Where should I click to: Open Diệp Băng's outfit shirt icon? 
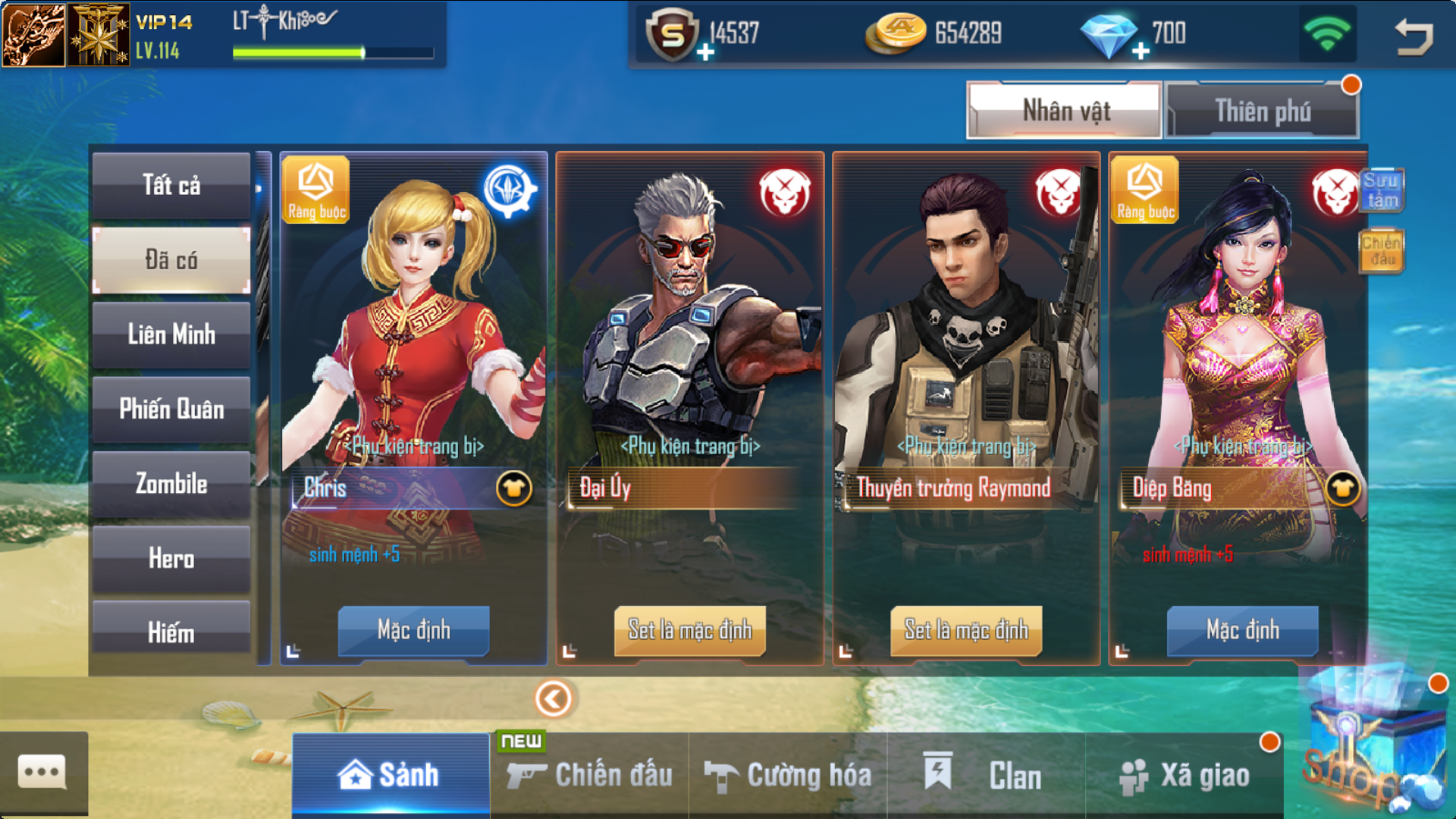pos(1343,488)
